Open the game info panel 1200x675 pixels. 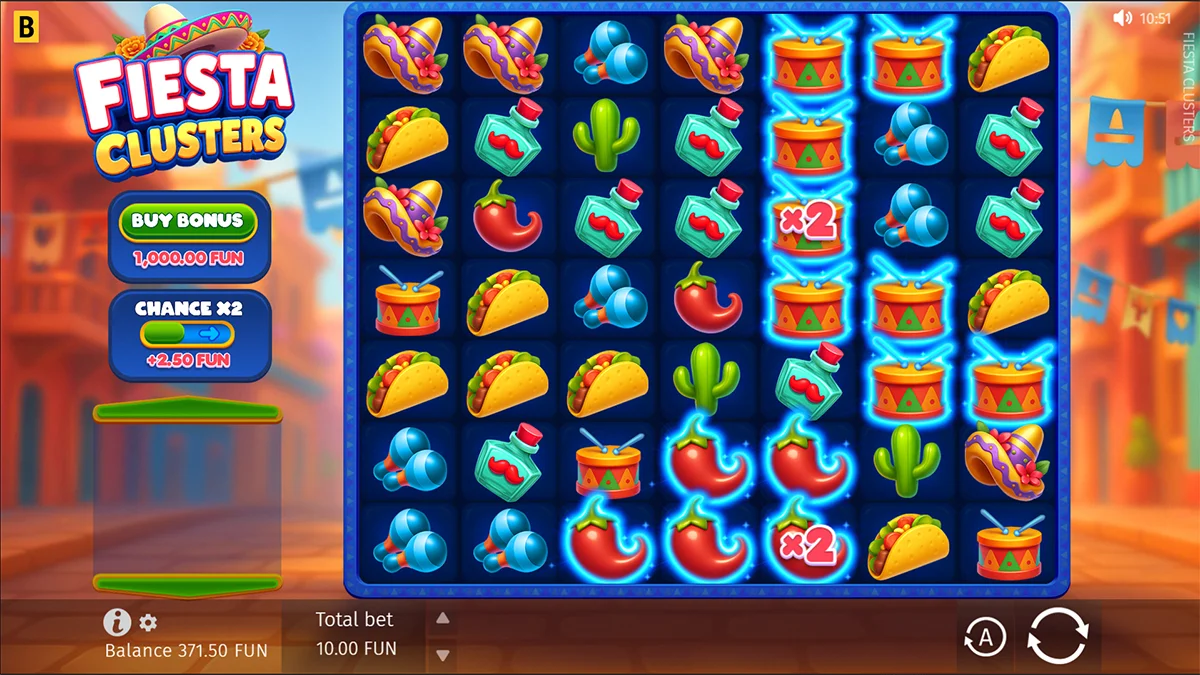[117, 622]
